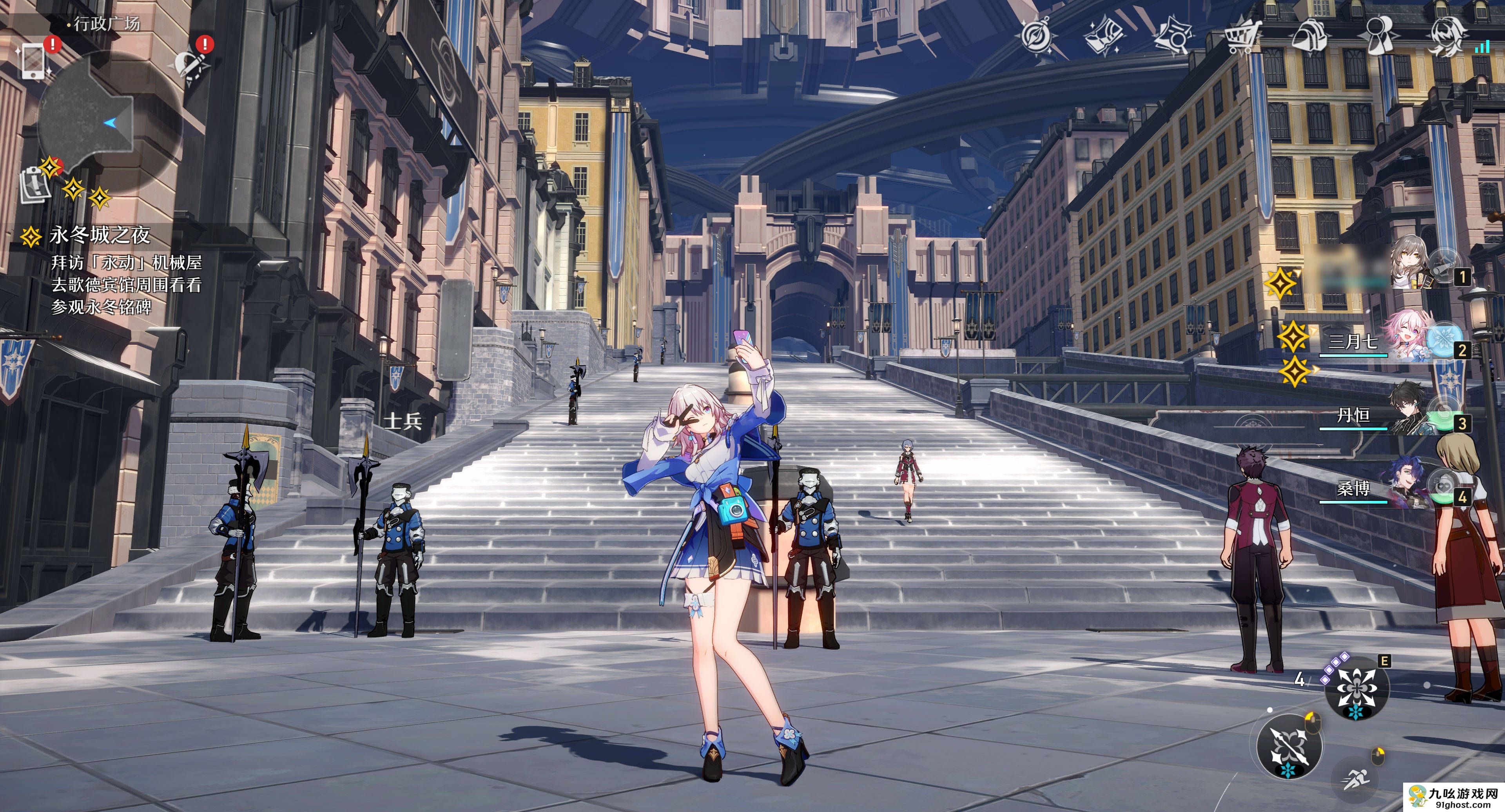
Task: Use the basic attack arrow icon
Action: click(1289, 747)
